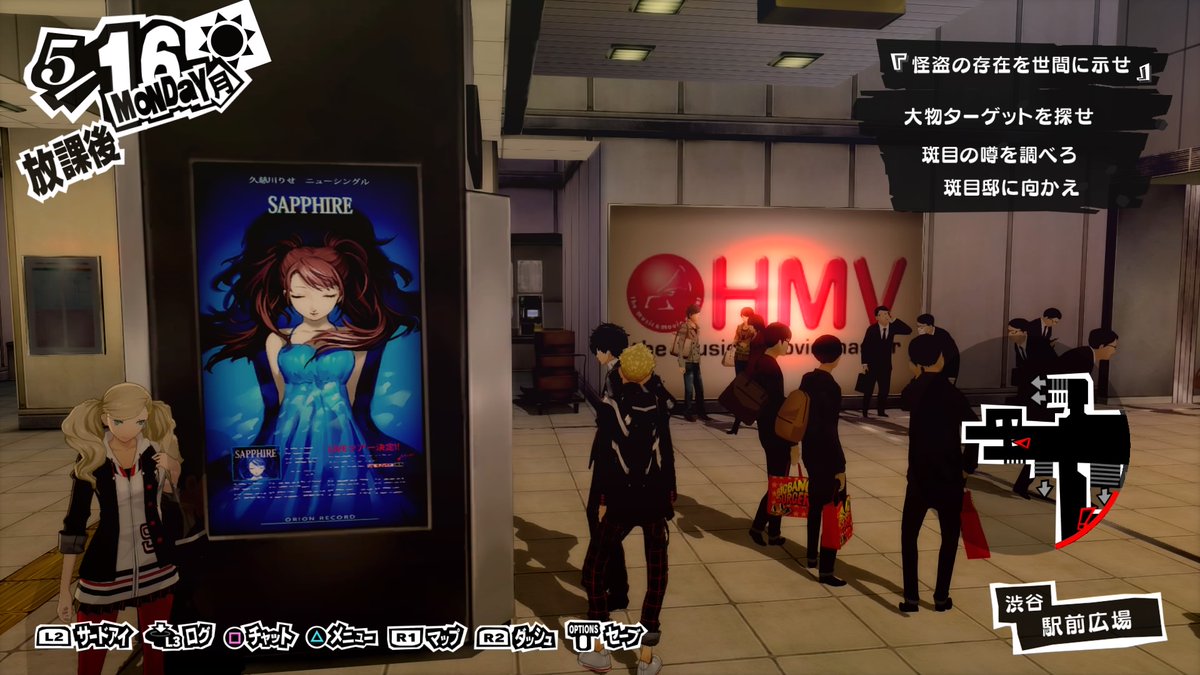The width and height of the screenshot is (1200, 675).
Task: Choose the 斑目邸に向かえ objective
Action: point(1012,187)
